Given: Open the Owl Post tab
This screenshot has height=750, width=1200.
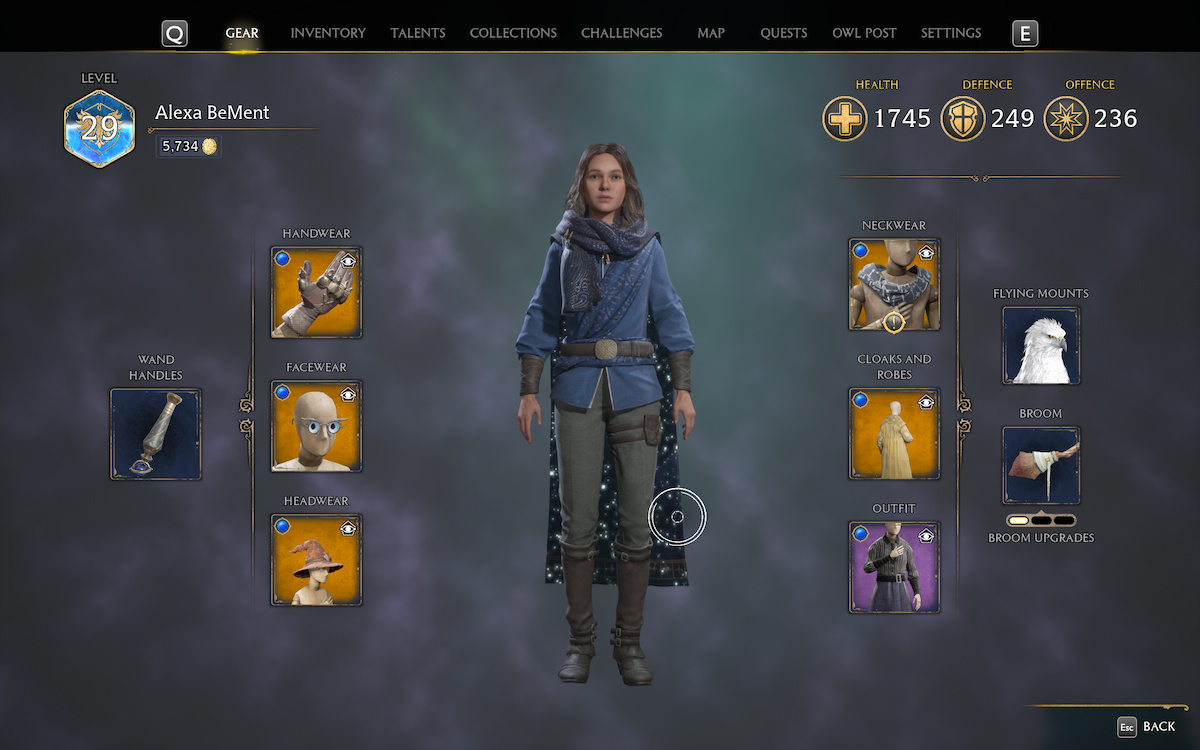Looking at the screenshot, I should (864, 33).
